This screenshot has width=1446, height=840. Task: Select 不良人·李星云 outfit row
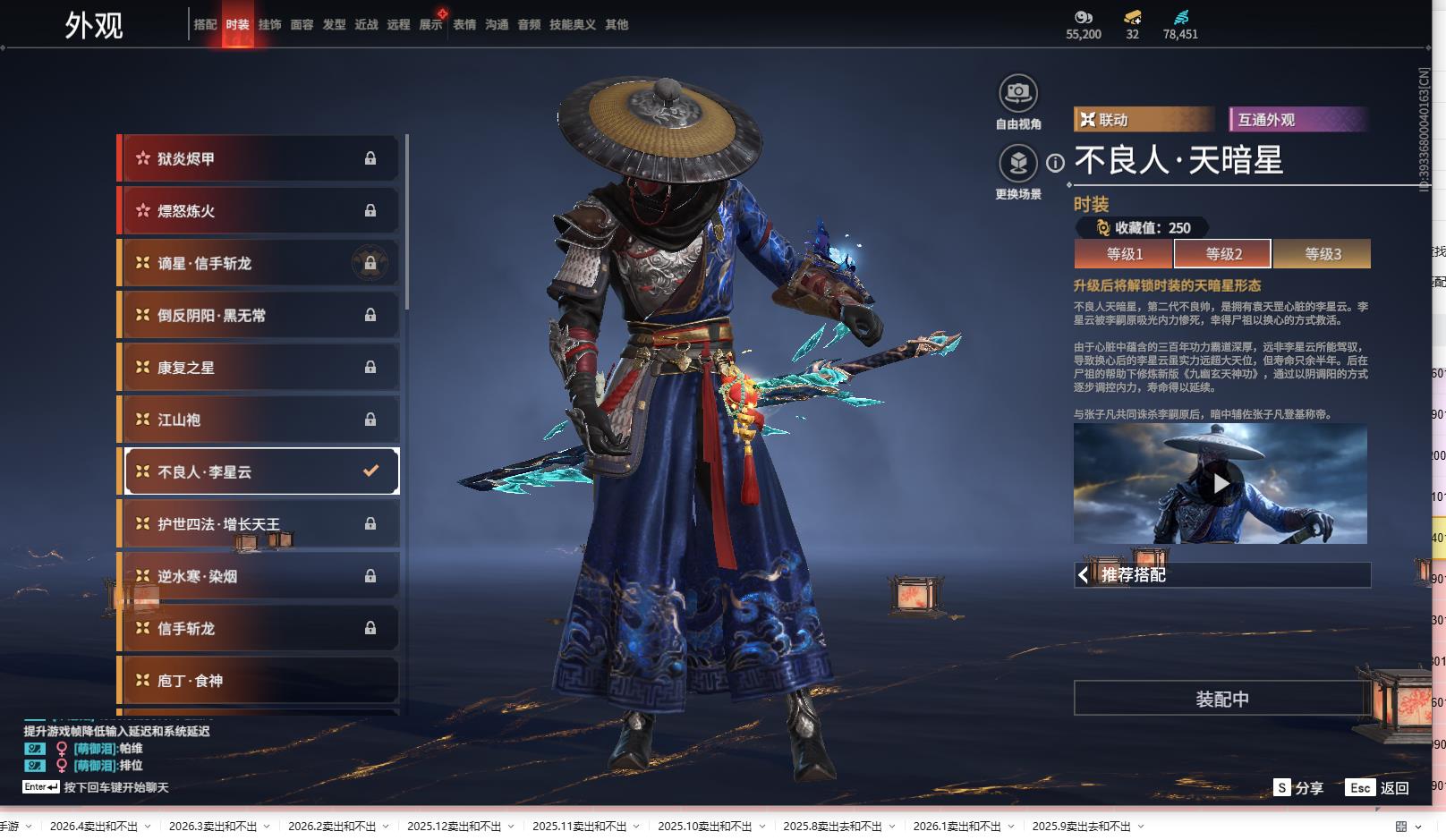tap(261, 471)
